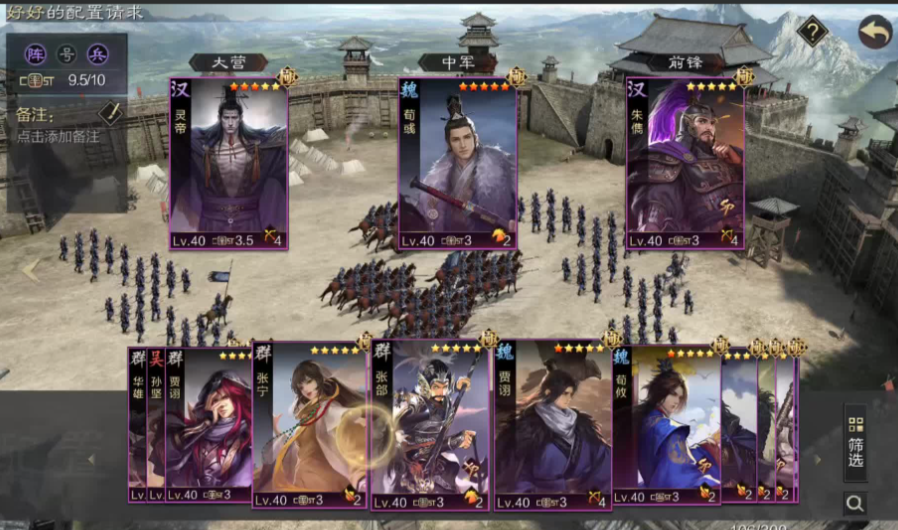898x530 pixels.
Task: Choose the 张宁 card from the roster
Action: click(308, 425)
